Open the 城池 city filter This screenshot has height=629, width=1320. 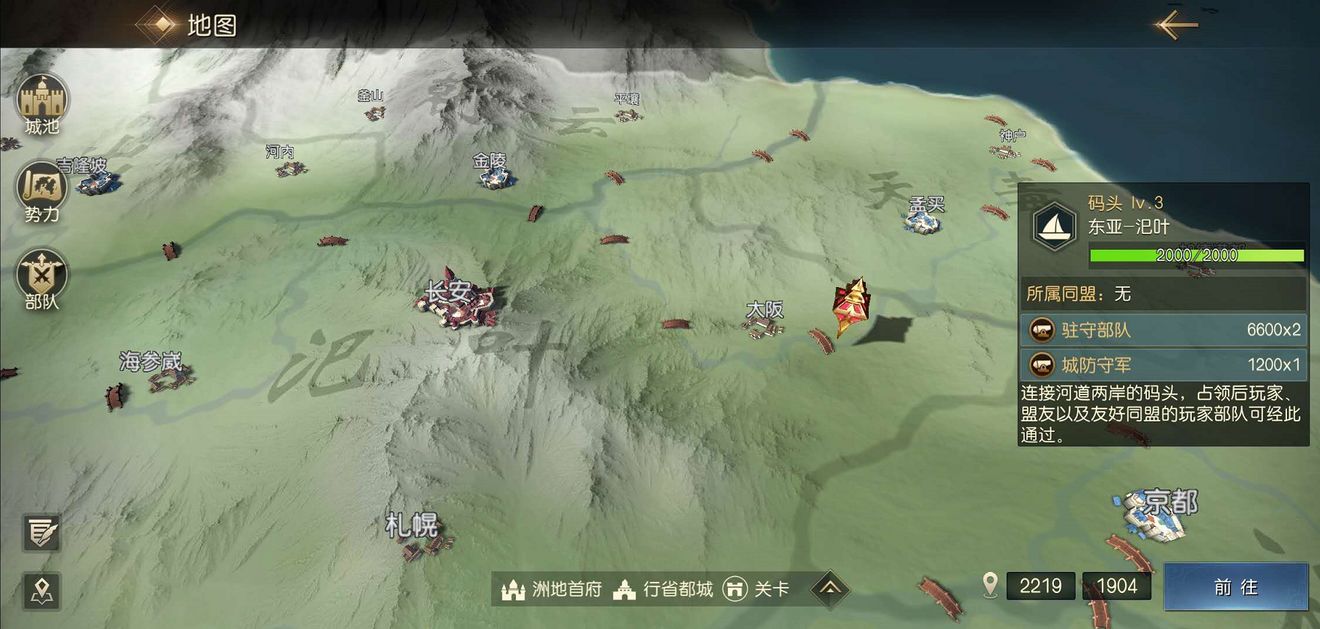(x=42, y=101)
